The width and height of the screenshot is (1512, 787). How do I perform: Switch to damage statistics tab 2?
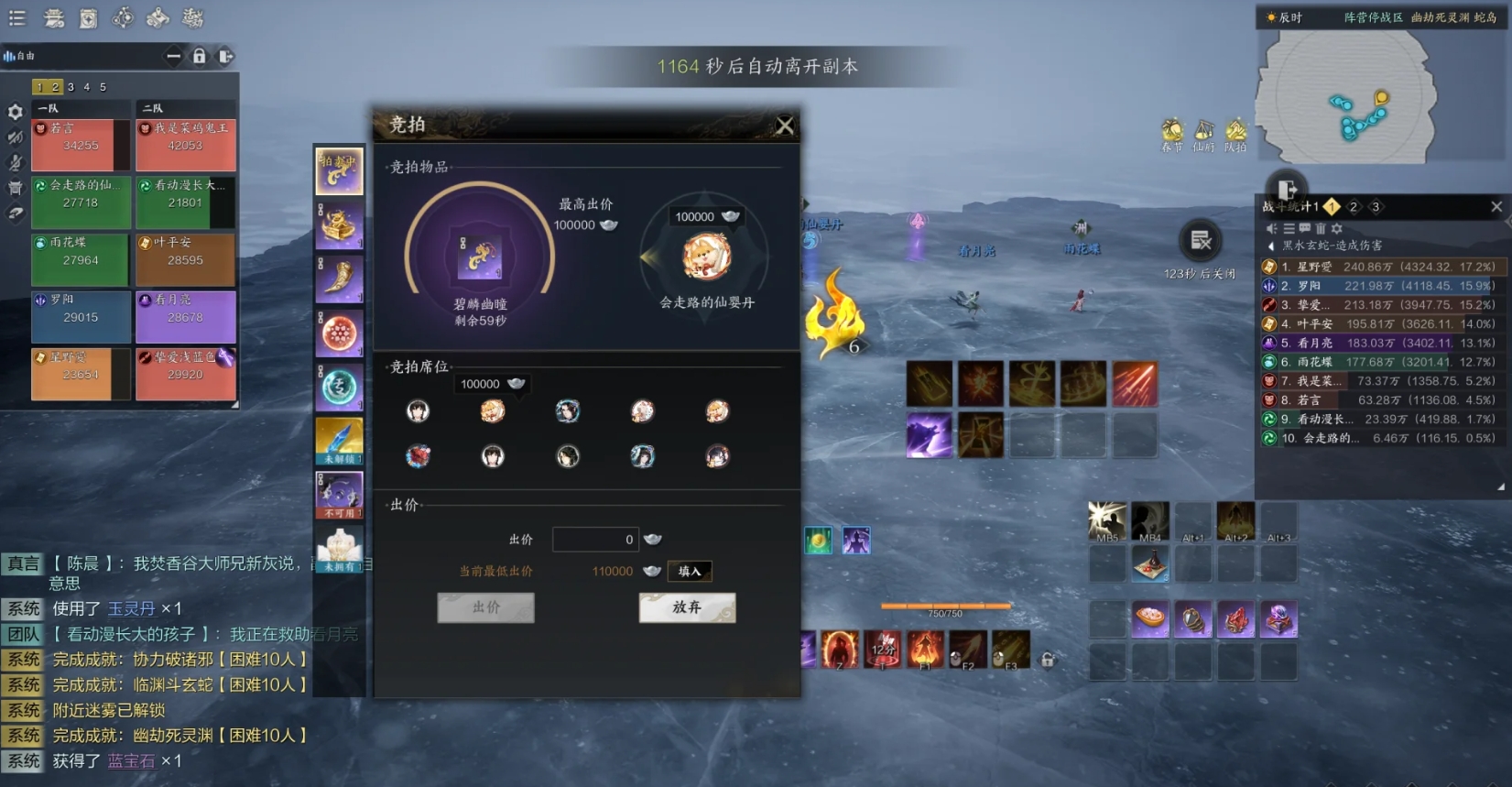point(1354,207)
